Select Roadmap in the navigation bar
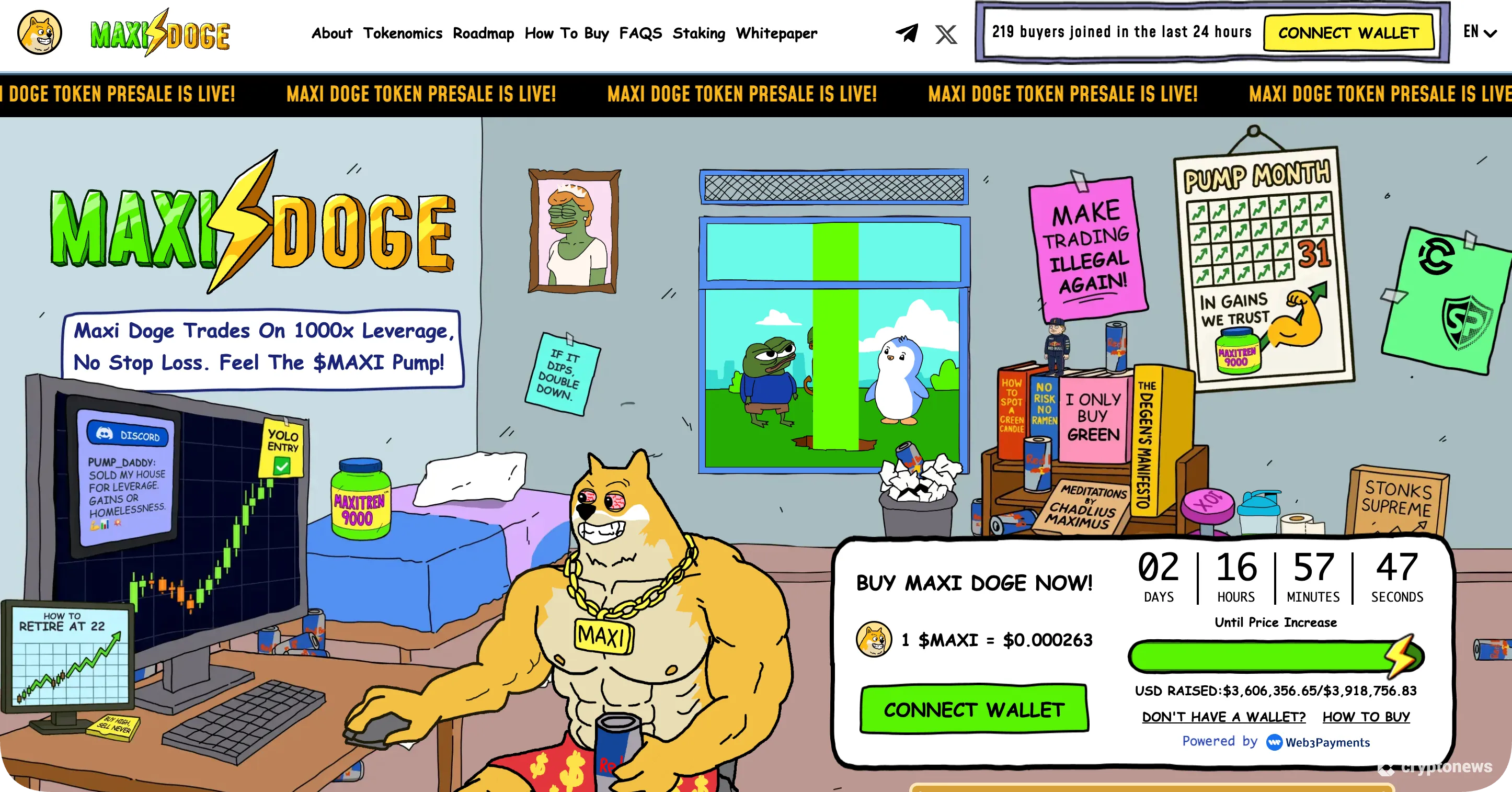The image size is (1512, 792). click(484, 33)
